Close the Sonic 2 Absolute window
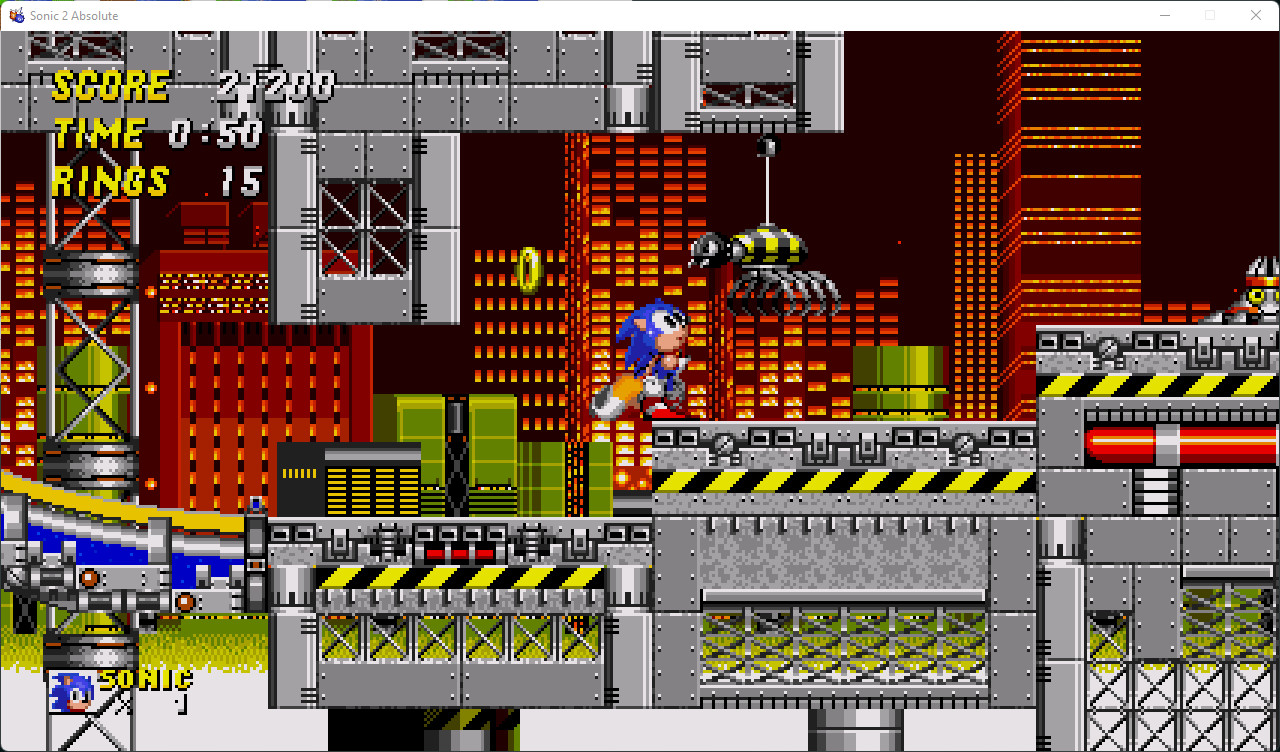 click(1256, 15)
